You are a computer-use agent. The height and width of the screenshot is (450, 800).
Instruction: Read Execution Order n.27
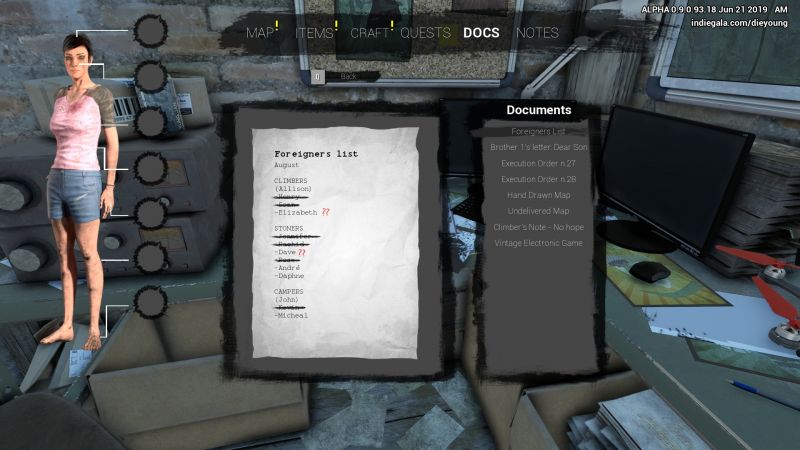538,163
